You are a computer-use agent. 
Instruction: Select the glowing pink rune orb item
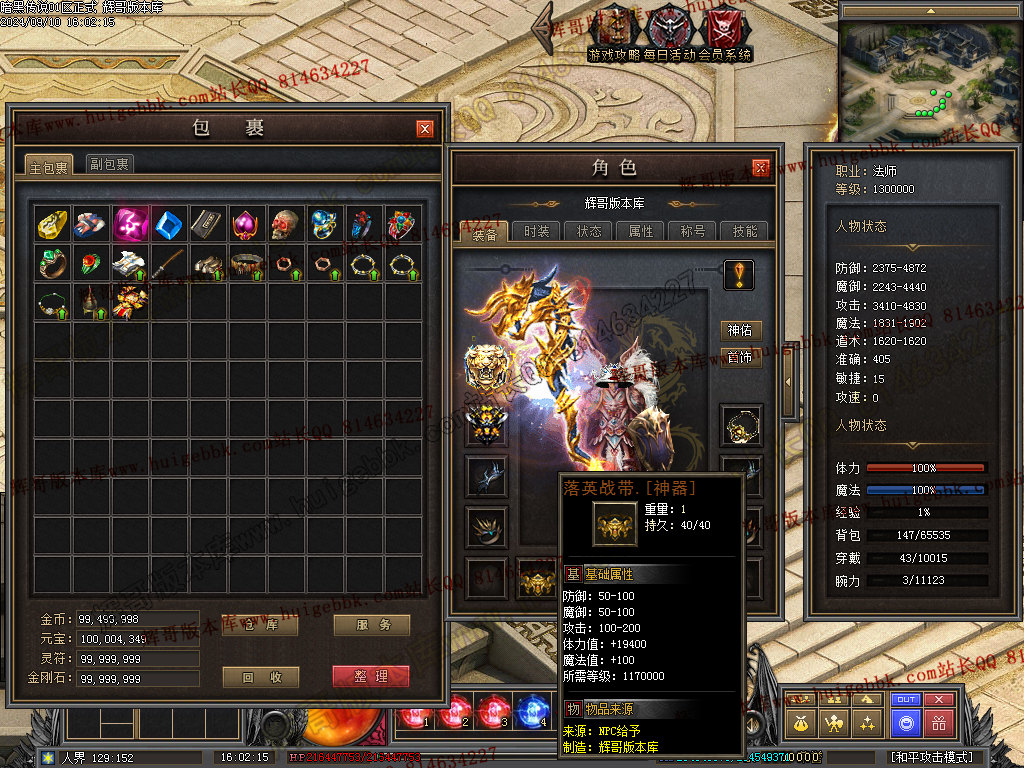click(130, 224)
